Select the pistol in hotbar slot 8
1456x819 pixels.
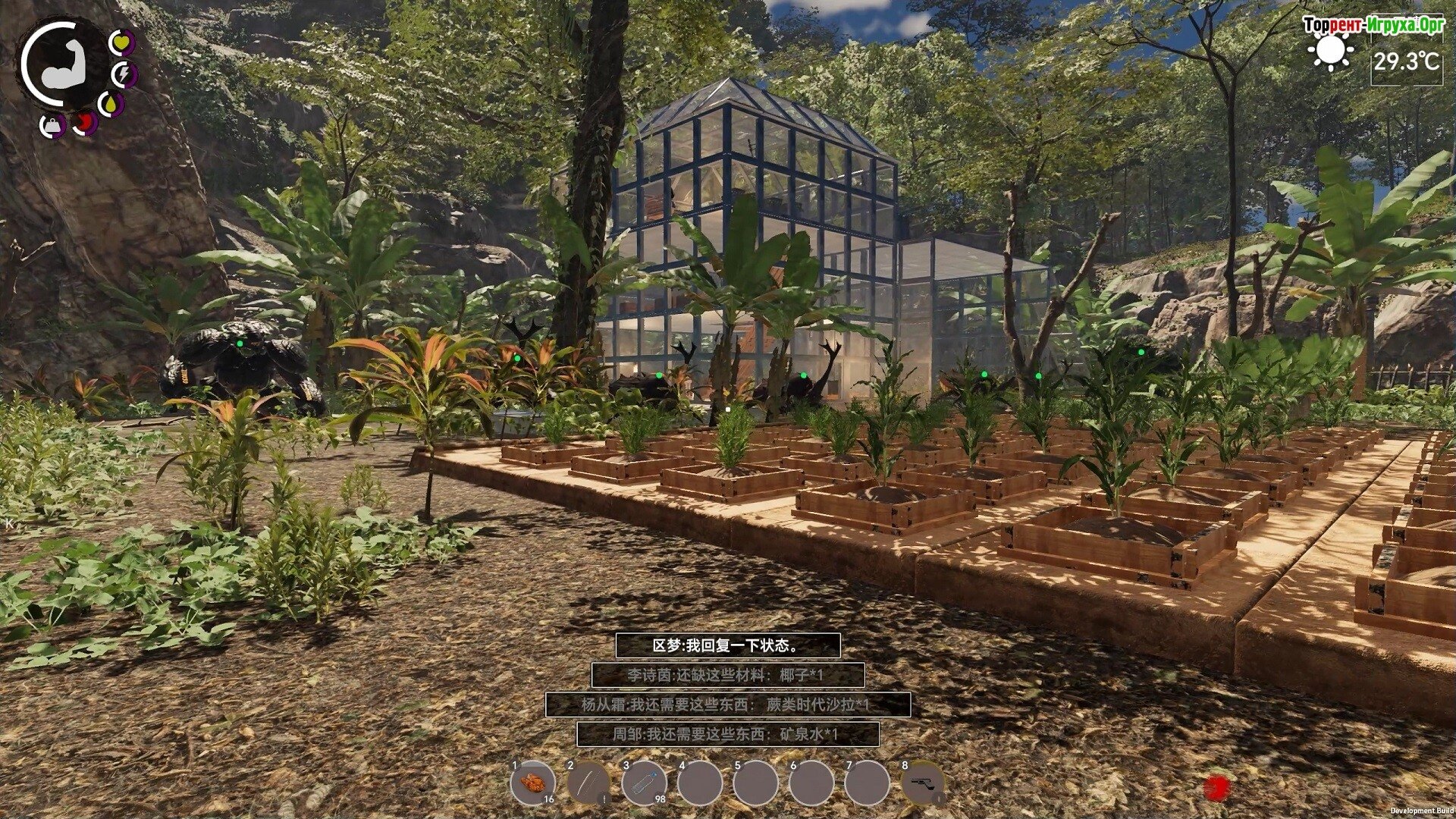[923, 783]
